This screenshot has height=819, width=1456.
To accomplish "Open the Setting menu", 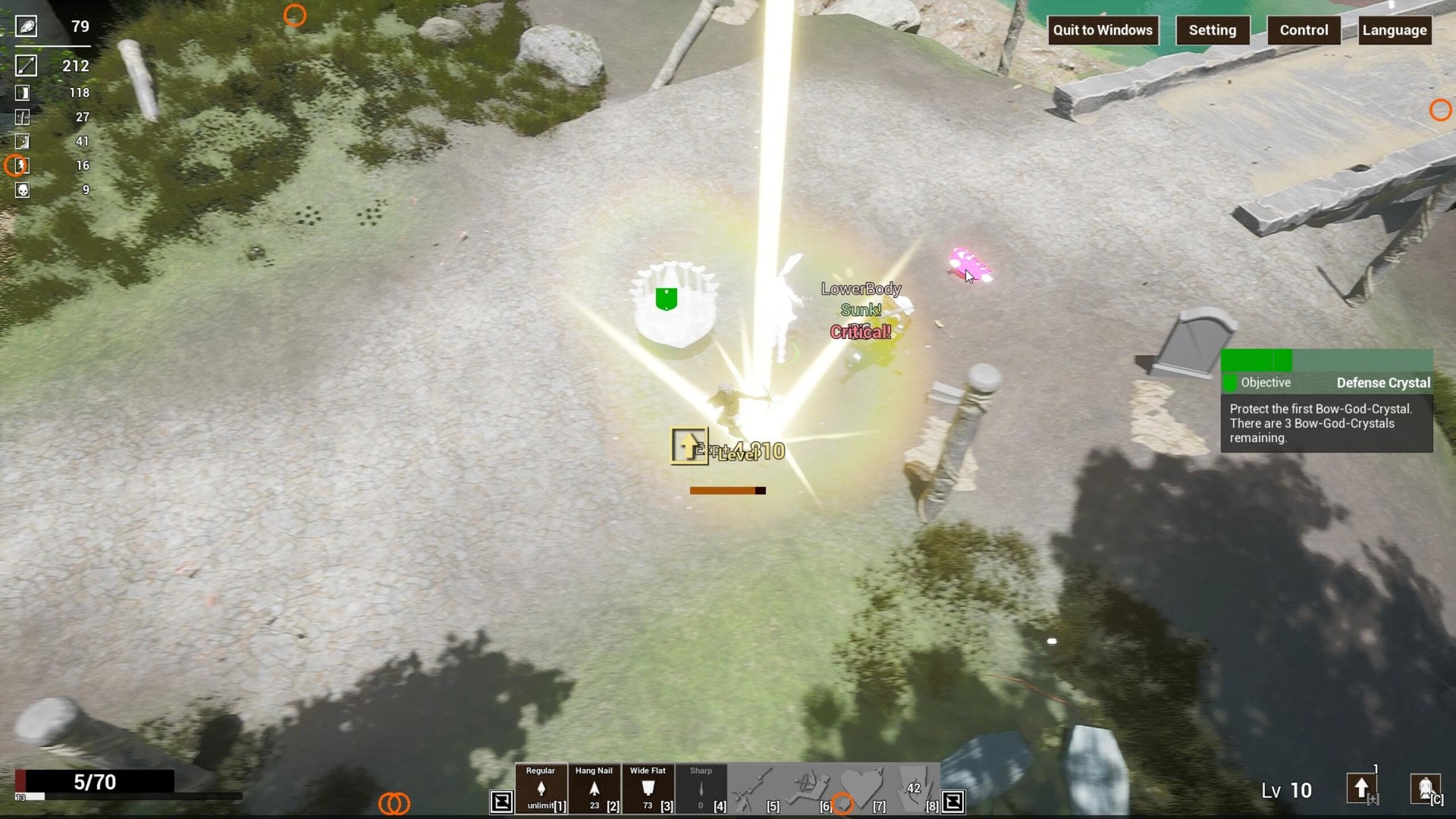I will 1212,30.
